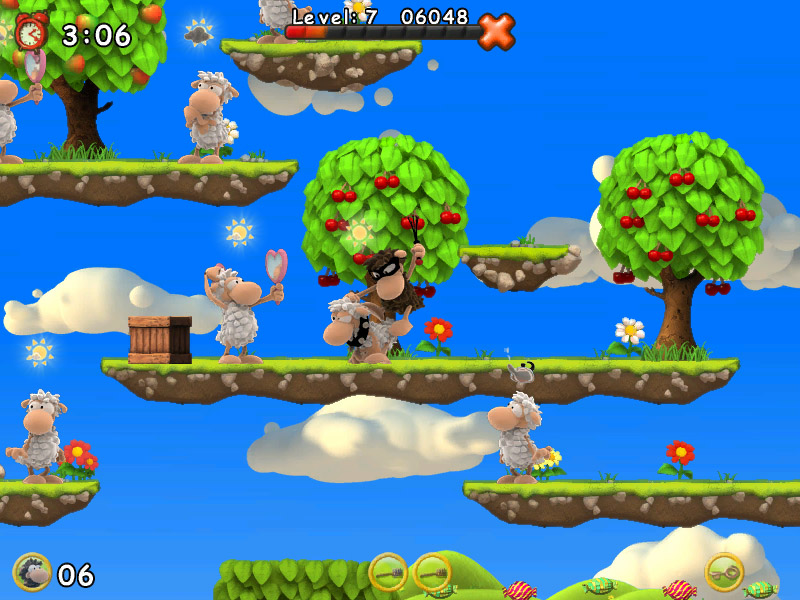
Task: Click the orange X button
Action: pos(496,32)
